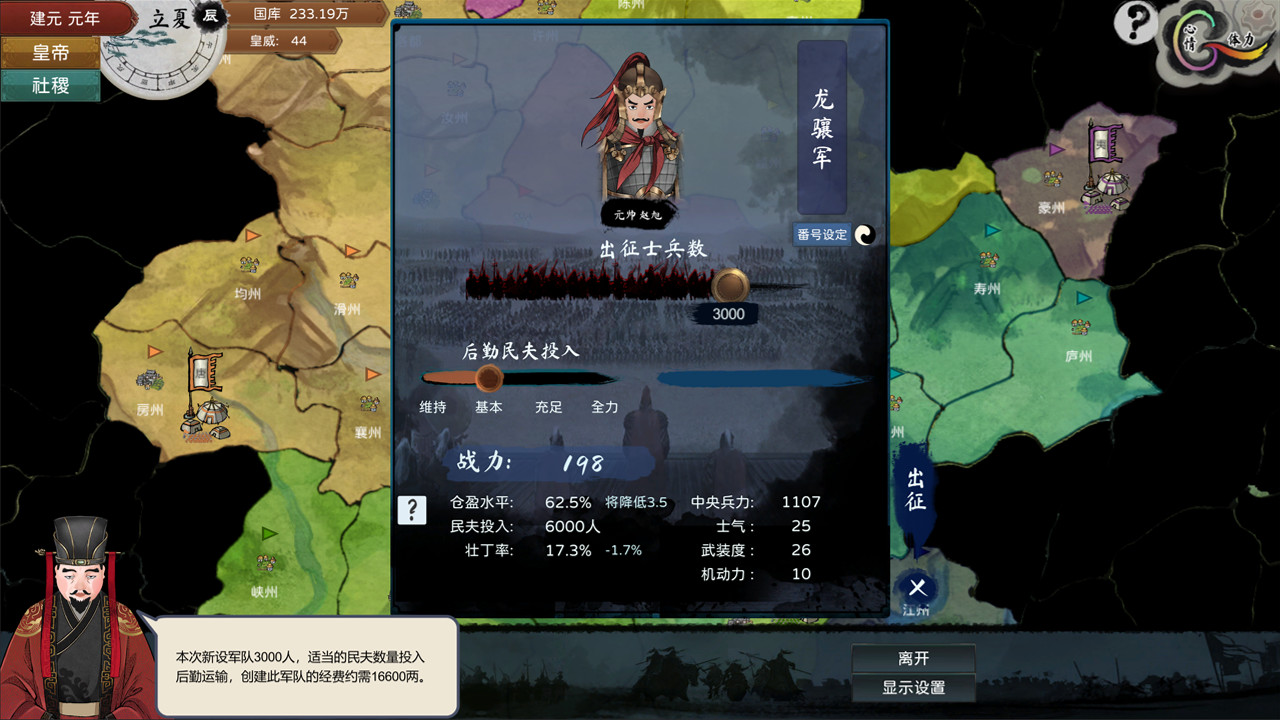Click the yin-yang icon beside 番号设定
The image size is (1280, 720).
(864, 235)
